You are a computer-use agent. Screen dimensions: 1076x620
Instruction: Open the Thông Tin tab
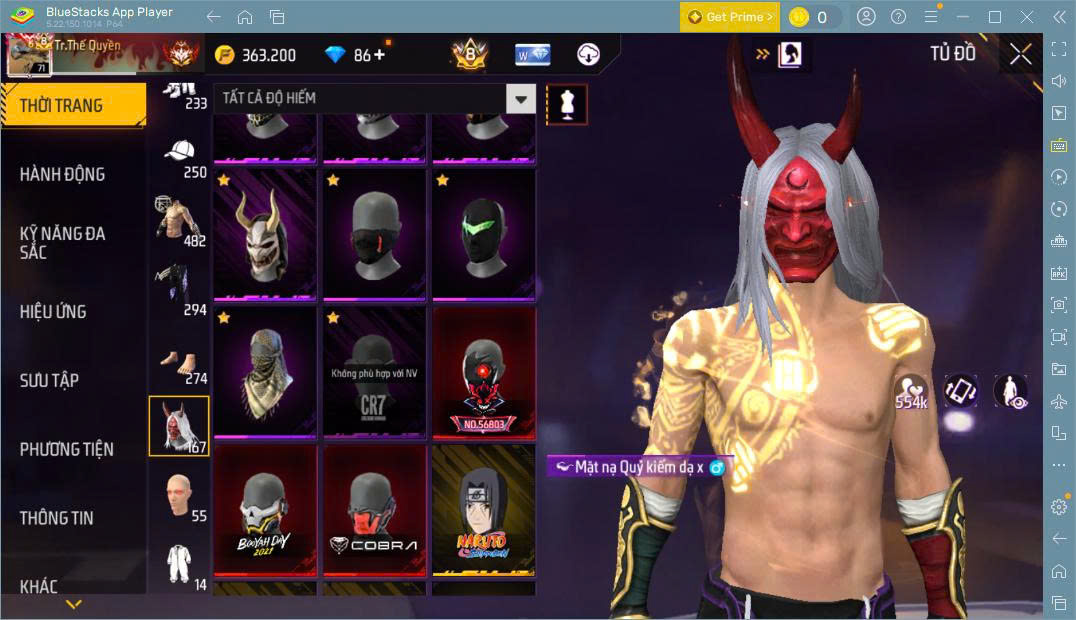coord(56,518)
